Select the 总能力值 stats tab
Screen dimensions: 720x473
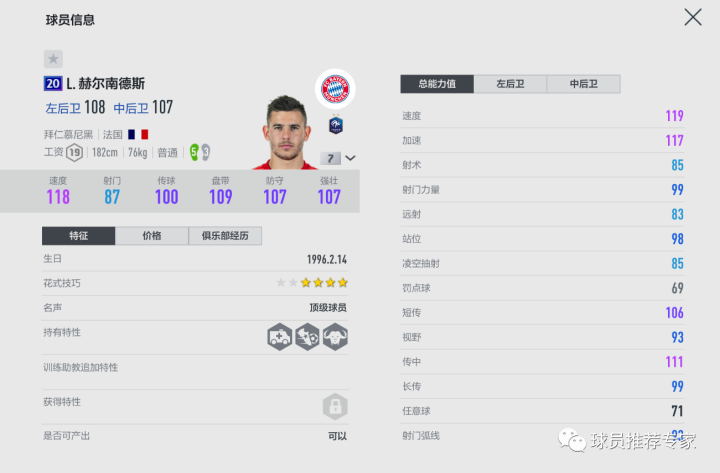437,84
